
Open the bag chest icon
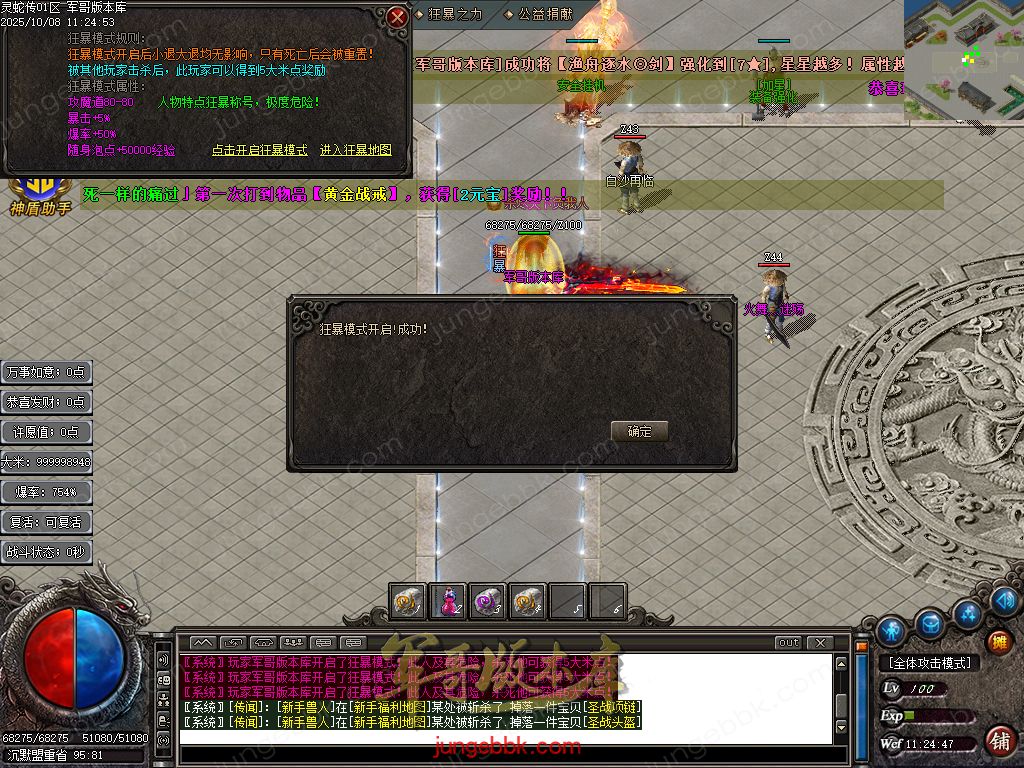pyautogui.click(x=930, y=624)
